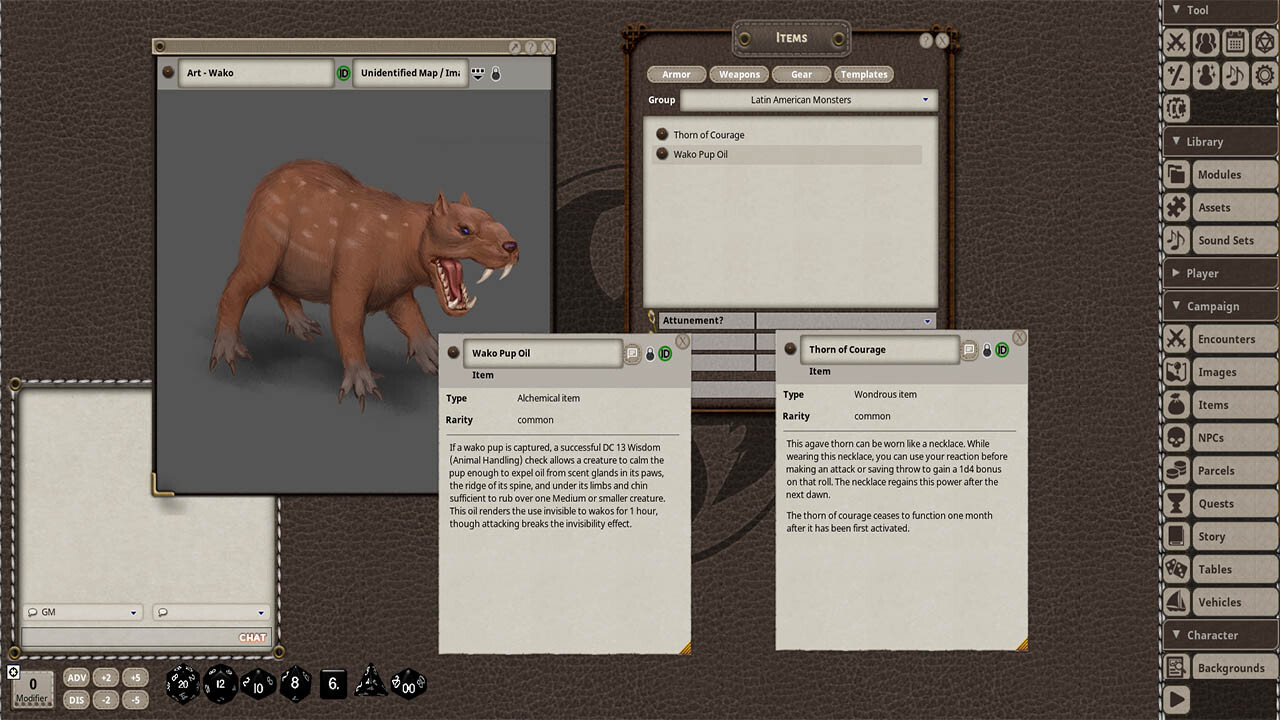
Task: Select the Unidentified Map tab
Action: point(410,72)
